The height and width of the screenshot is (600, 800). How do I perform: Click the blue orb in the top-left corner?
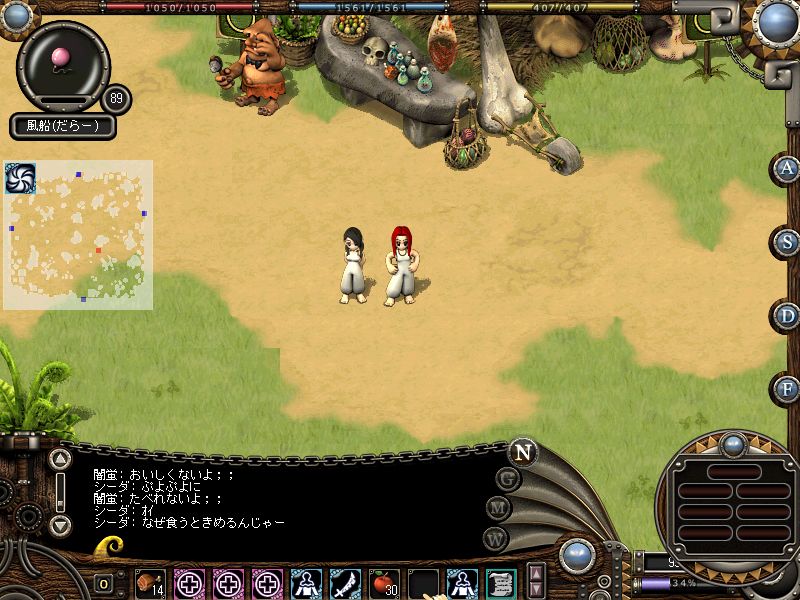coord(17,15)
